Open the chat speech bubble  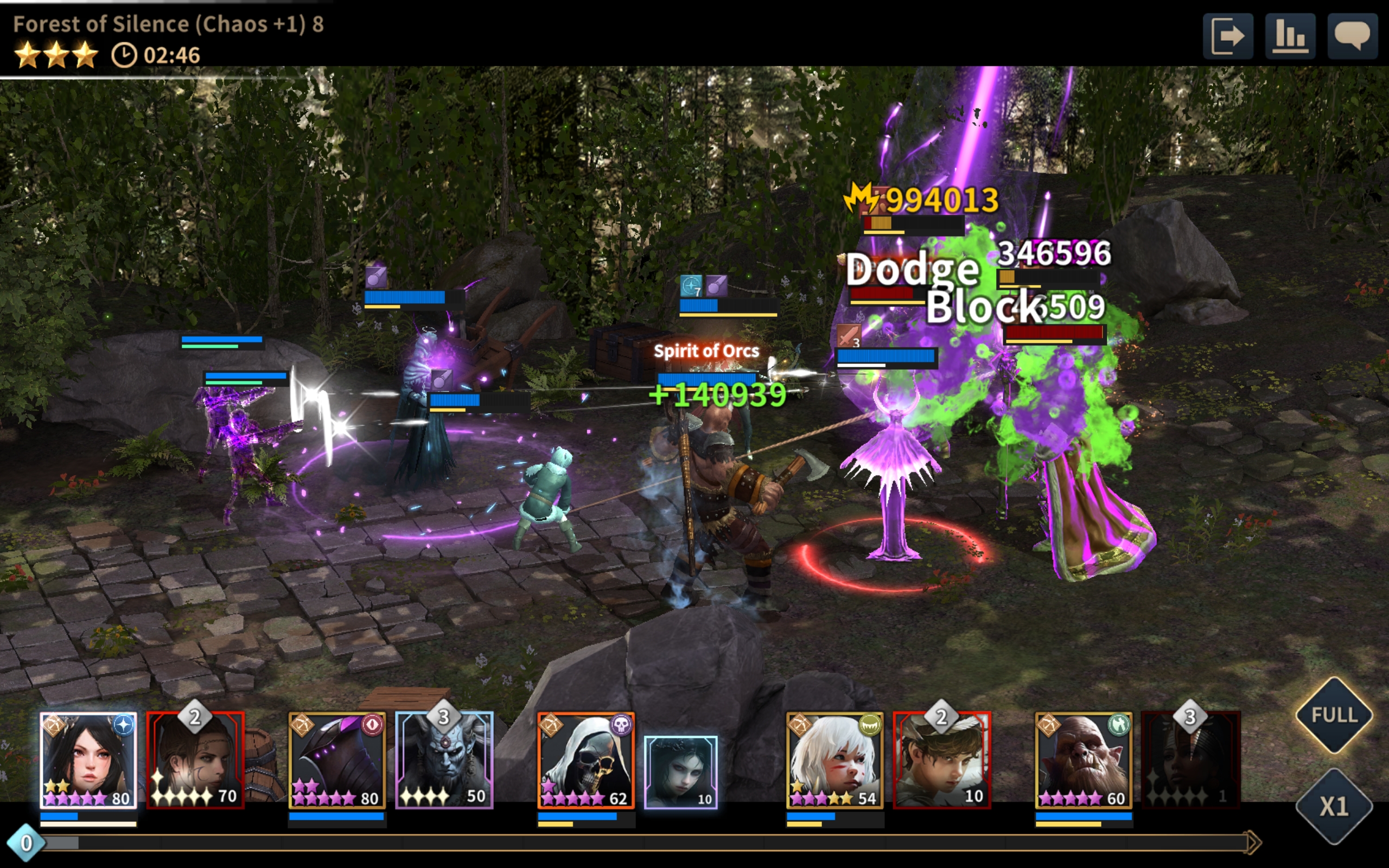click(x=1352, y=36)
